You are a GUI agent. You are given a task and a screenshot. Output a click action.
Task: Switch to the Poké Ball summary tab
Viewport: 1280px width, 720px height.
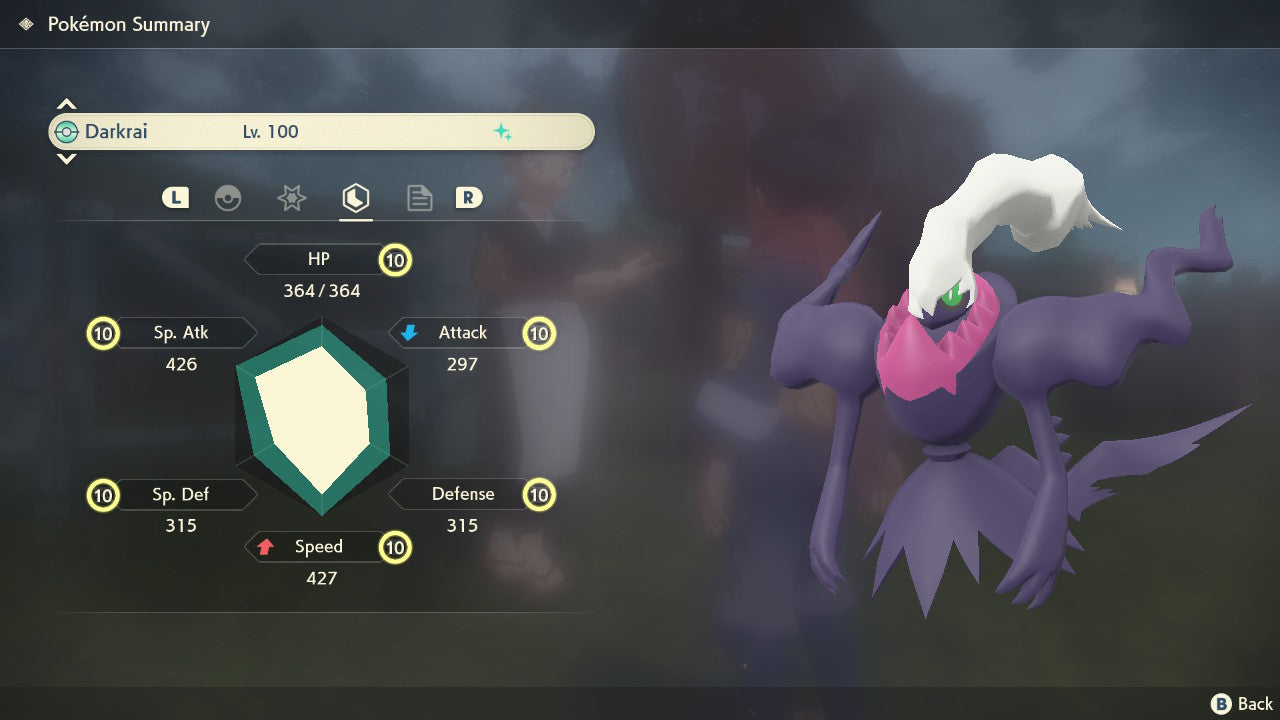point(228,198)
